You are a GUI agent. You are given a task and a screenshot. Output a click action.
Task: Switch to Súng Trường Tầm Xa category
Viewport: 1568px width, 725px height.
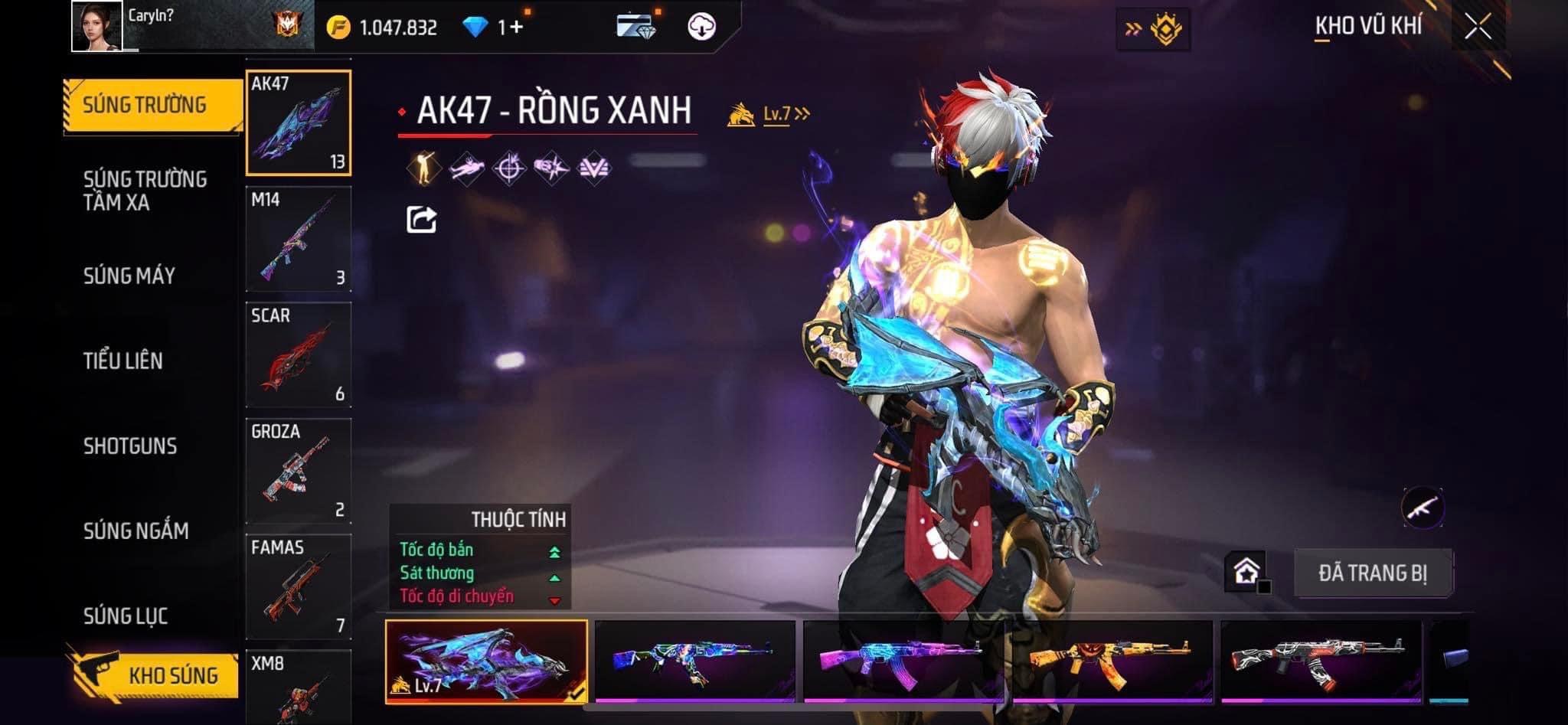pyautogui.click(x=145, y=191)
